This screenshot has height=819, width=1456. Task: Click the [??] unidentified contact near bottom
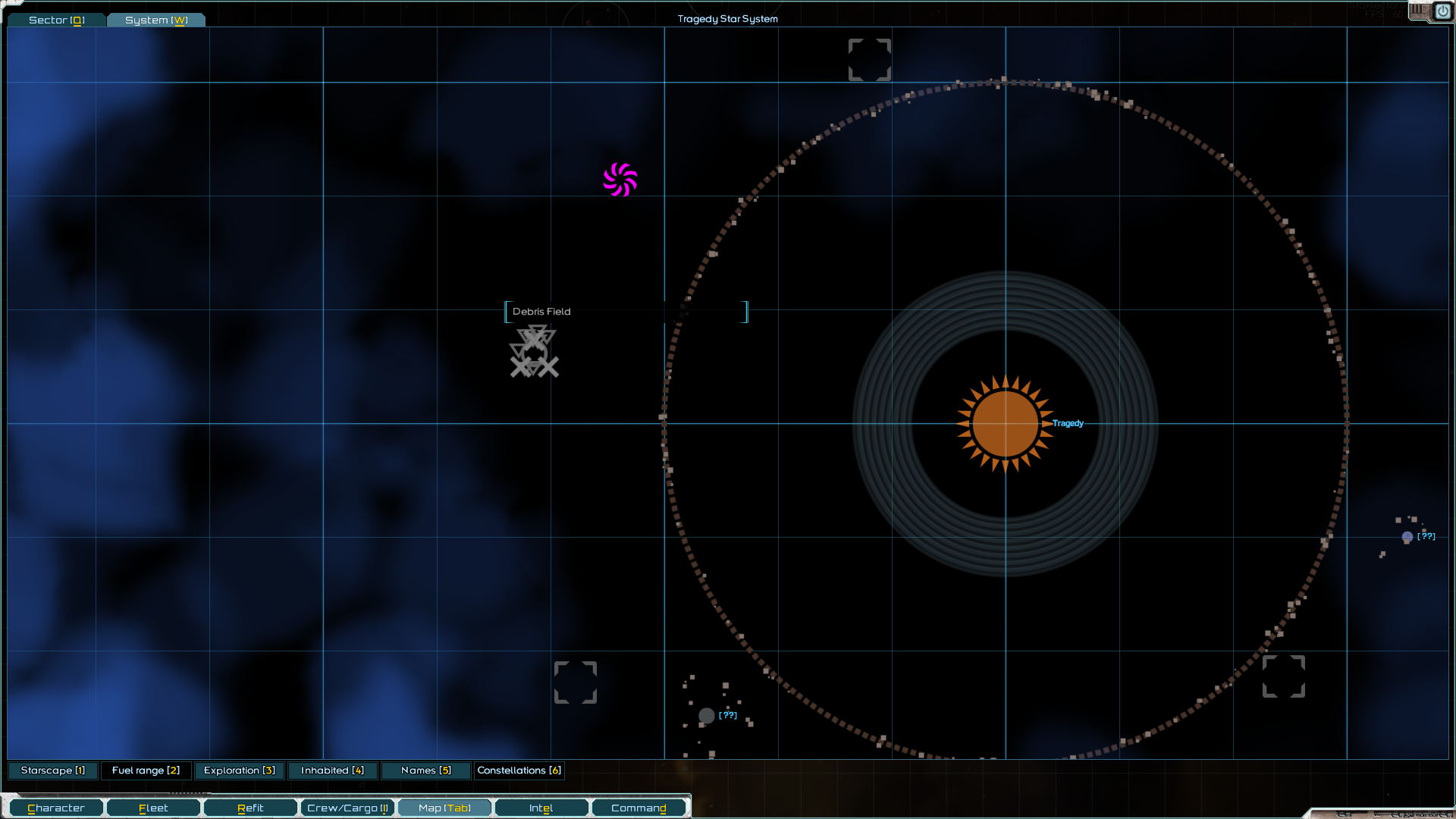707,715
